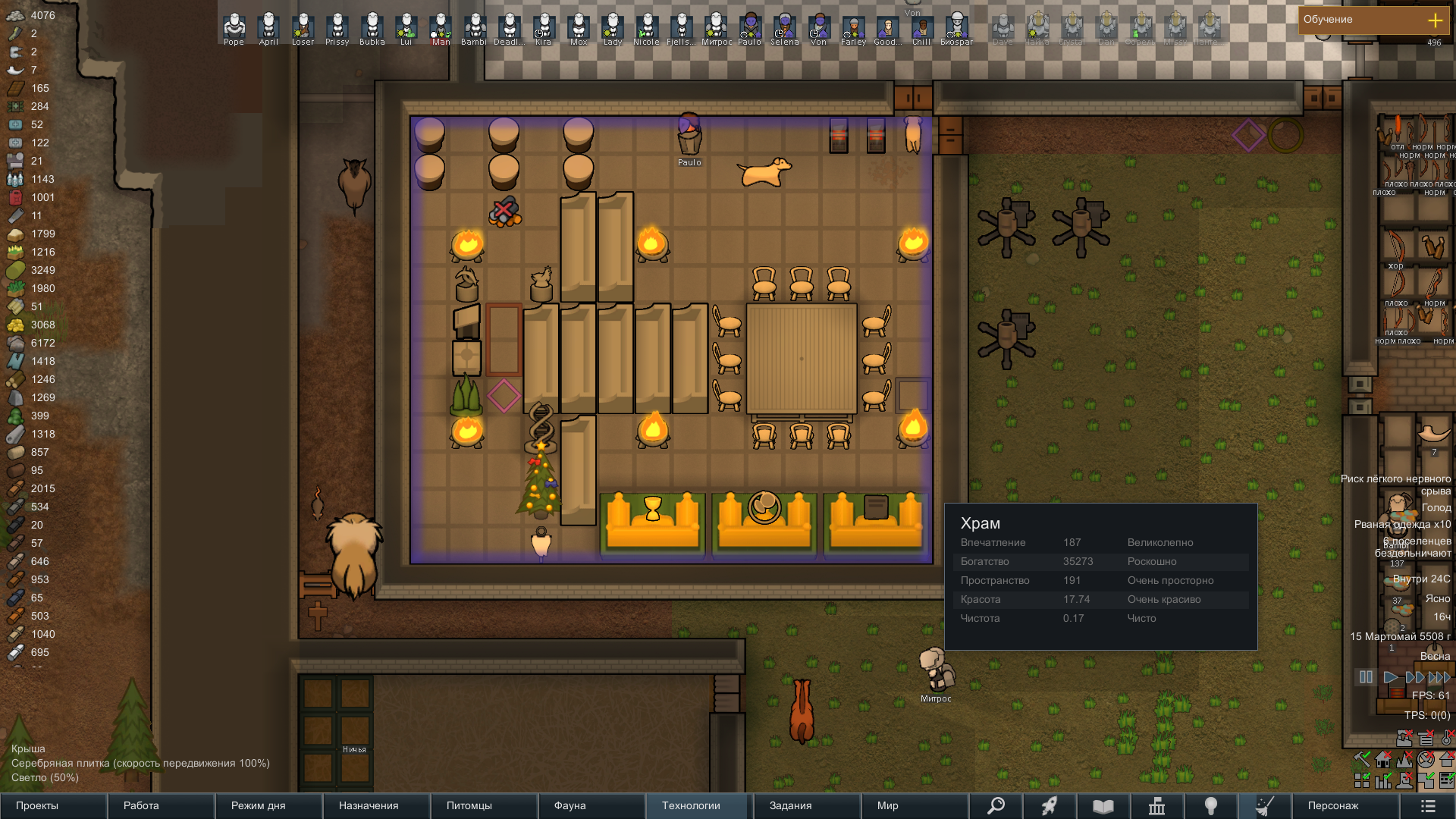Toggle the thermometer temperature overlay icon

[1446, 738]
